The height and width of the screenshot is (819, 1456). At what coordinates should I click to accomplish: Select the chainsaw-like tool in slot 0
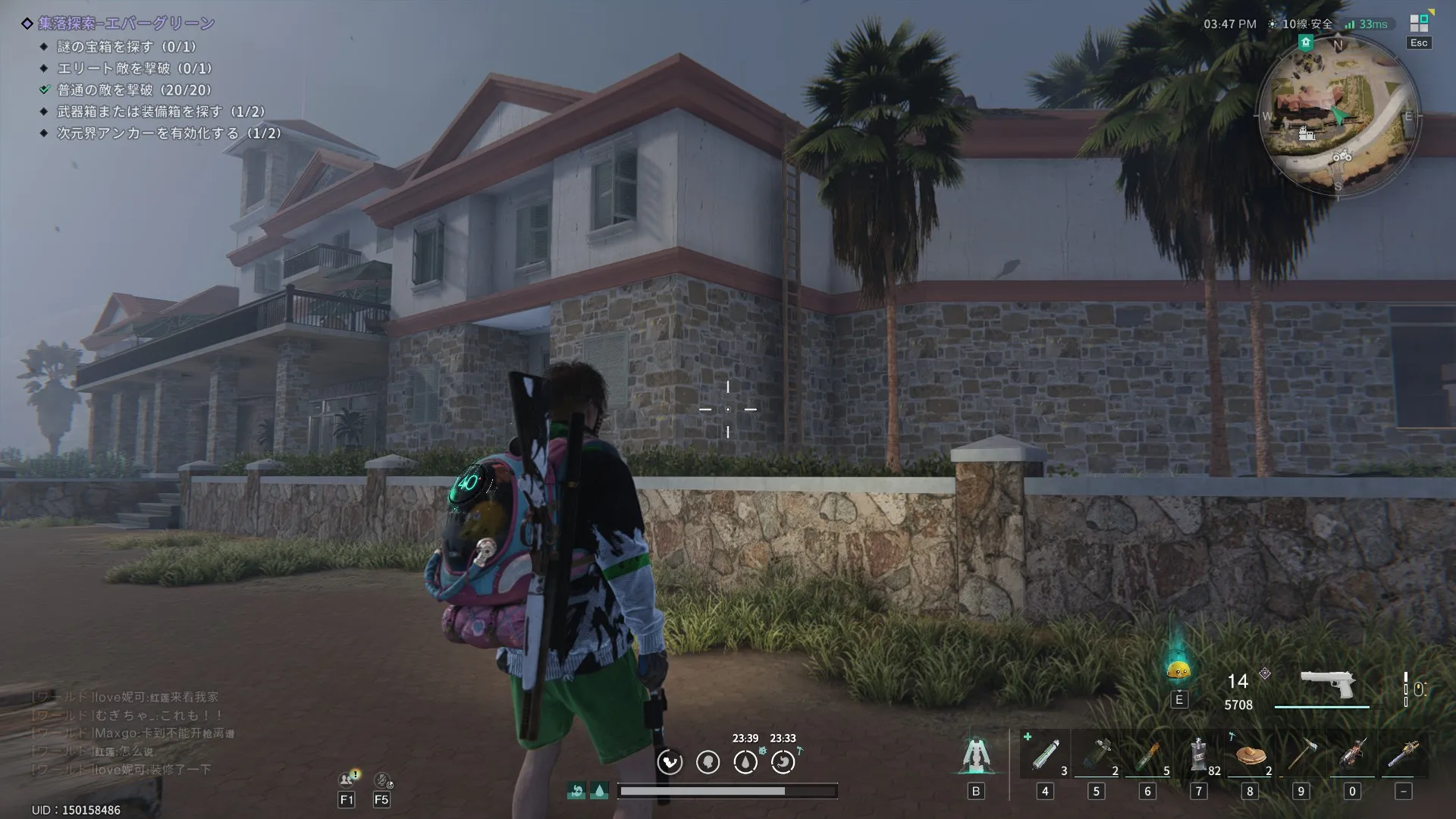[1352, 755]
